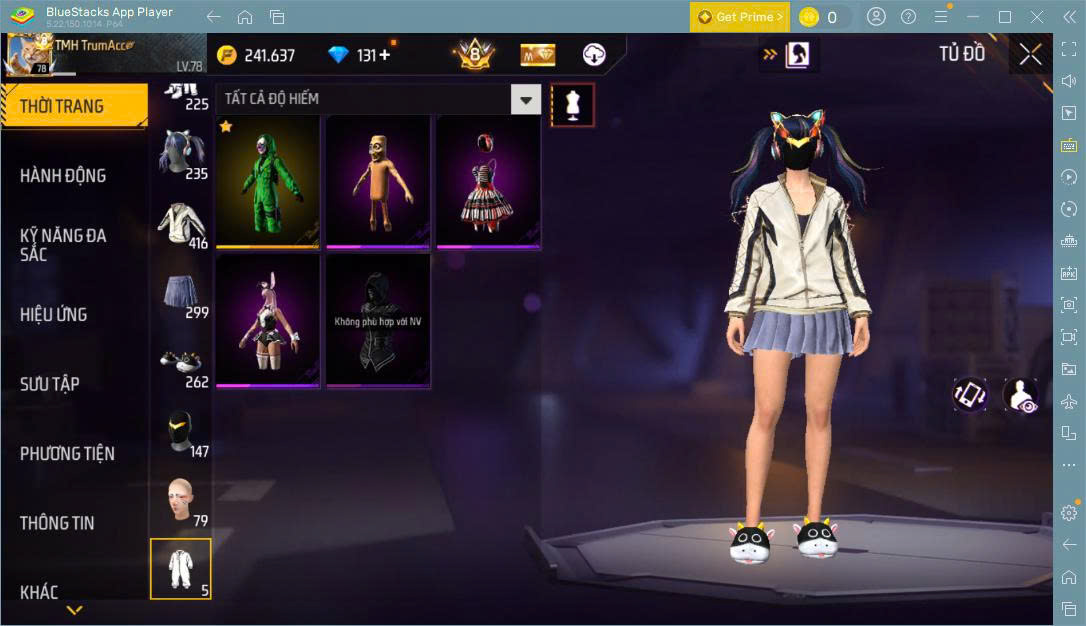
Task: Open the cow slippers shoes subcategory
Action: click(x=181, y=364)
